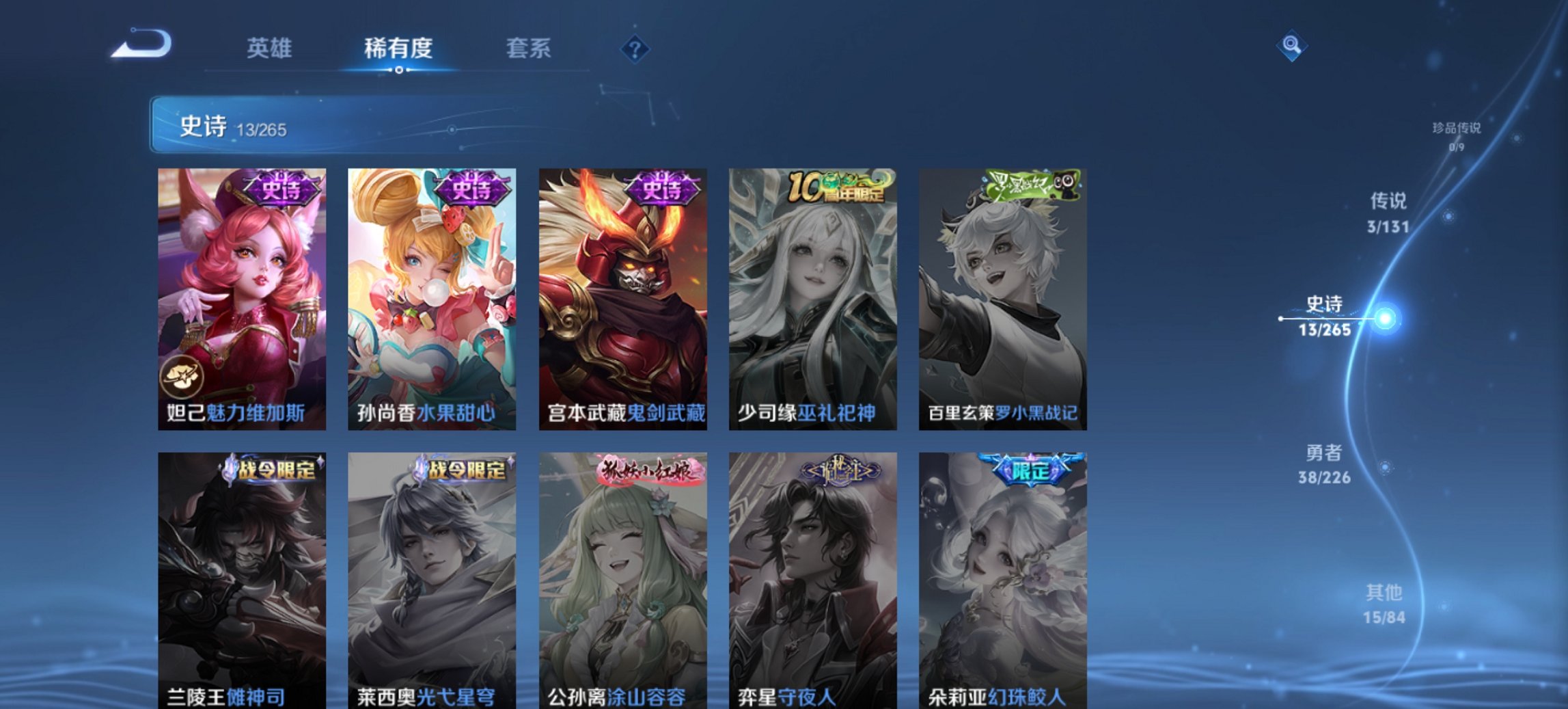Switch to the 套系 tab

529,48
